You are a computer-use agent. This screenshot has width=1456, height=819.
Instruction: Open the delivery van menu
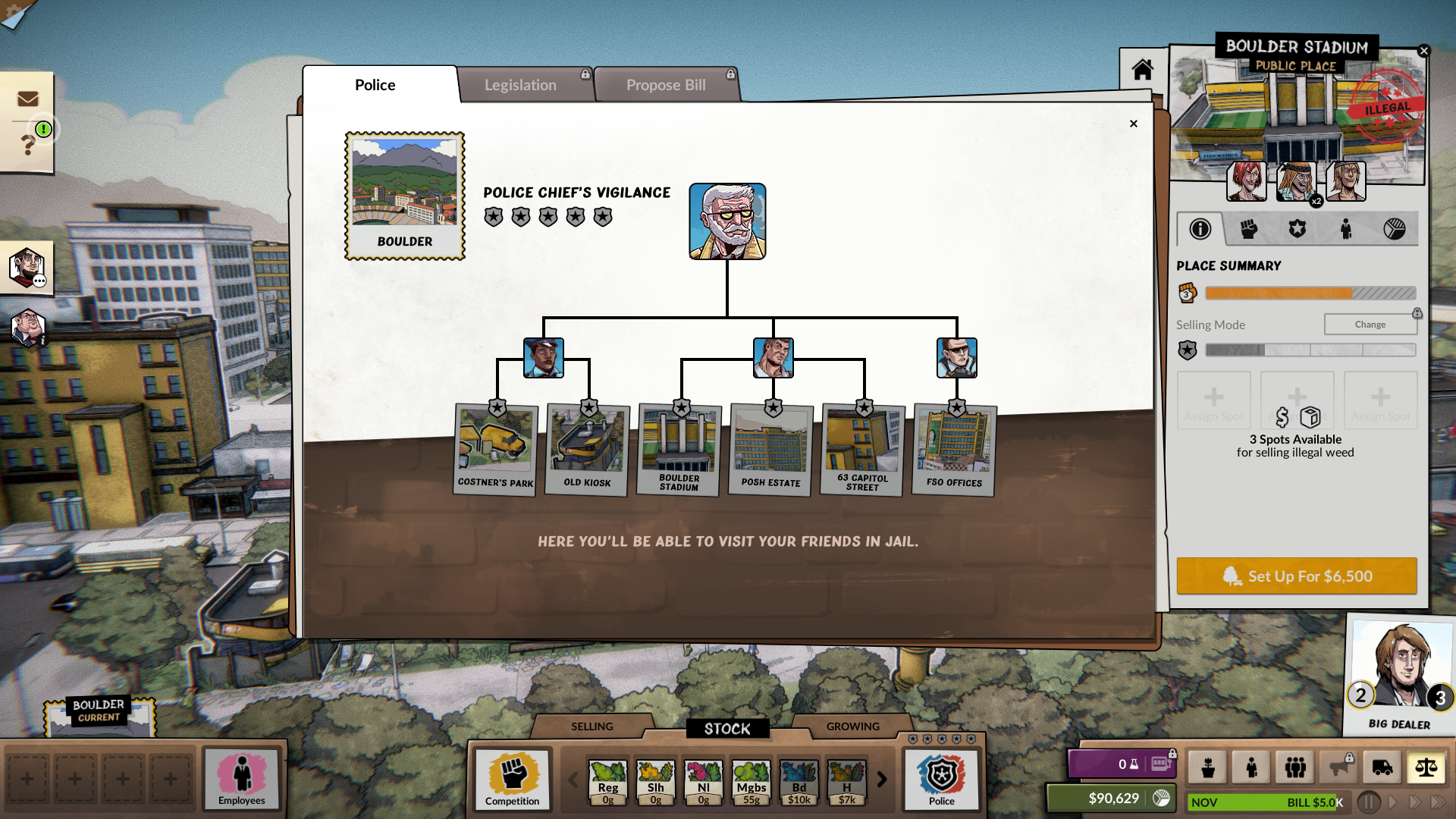[1382, 767]
